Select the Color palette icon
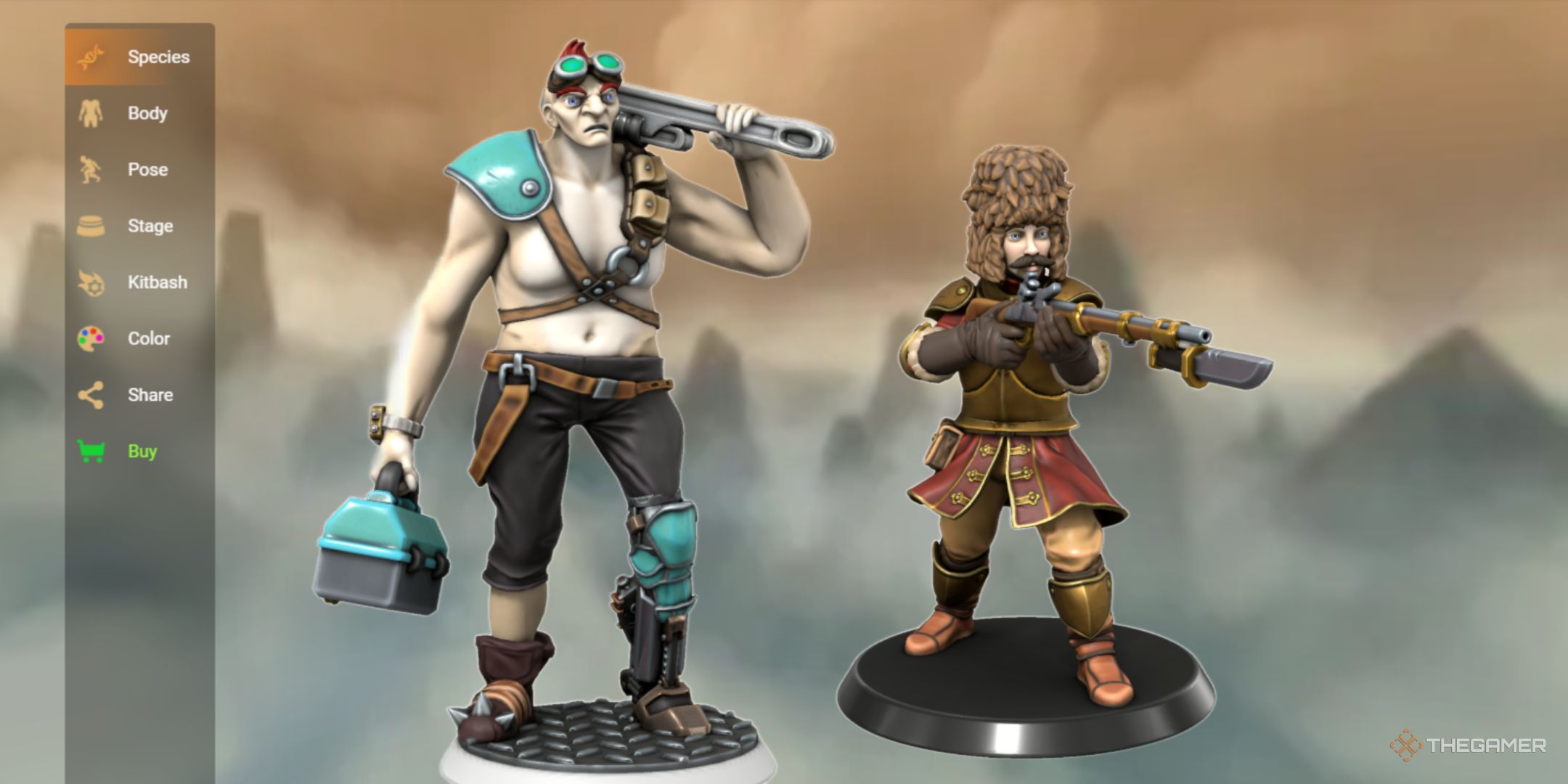Screen dimensions: 1568x784 click(x=90, y=338)
